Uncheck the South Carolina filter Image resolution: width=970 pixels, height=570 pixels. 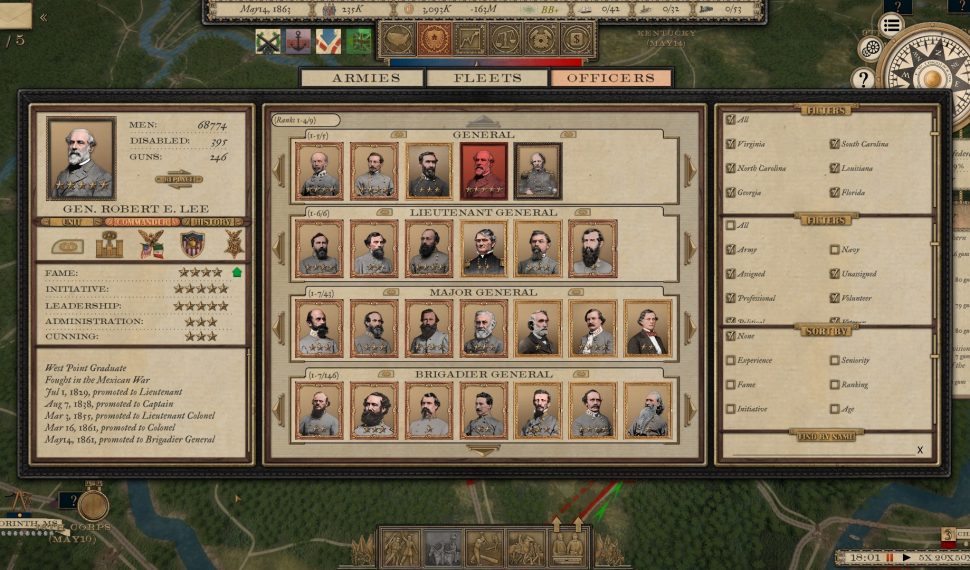(835, 144)
